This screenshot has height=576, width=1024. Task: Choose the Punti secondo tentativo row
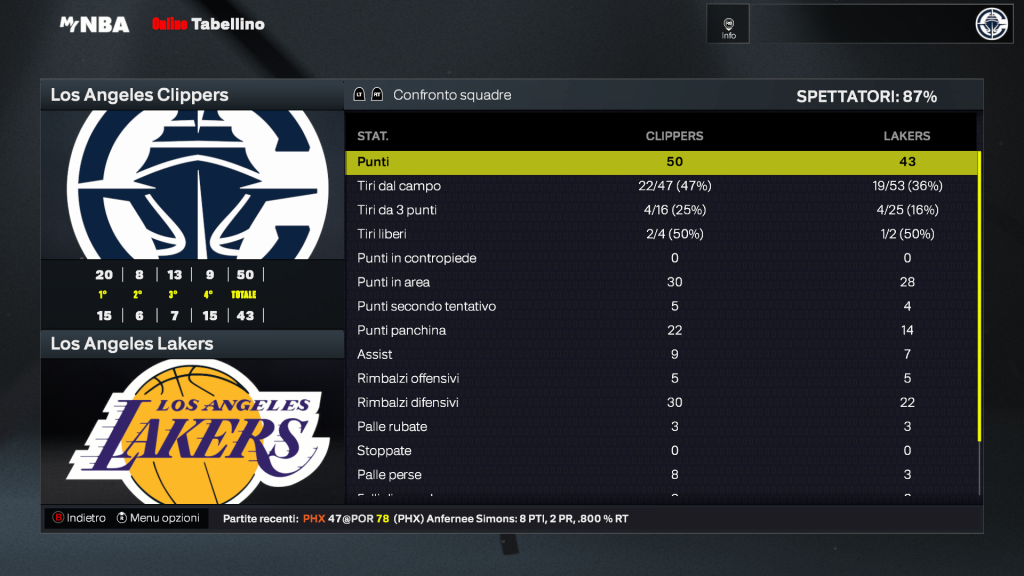660,306
